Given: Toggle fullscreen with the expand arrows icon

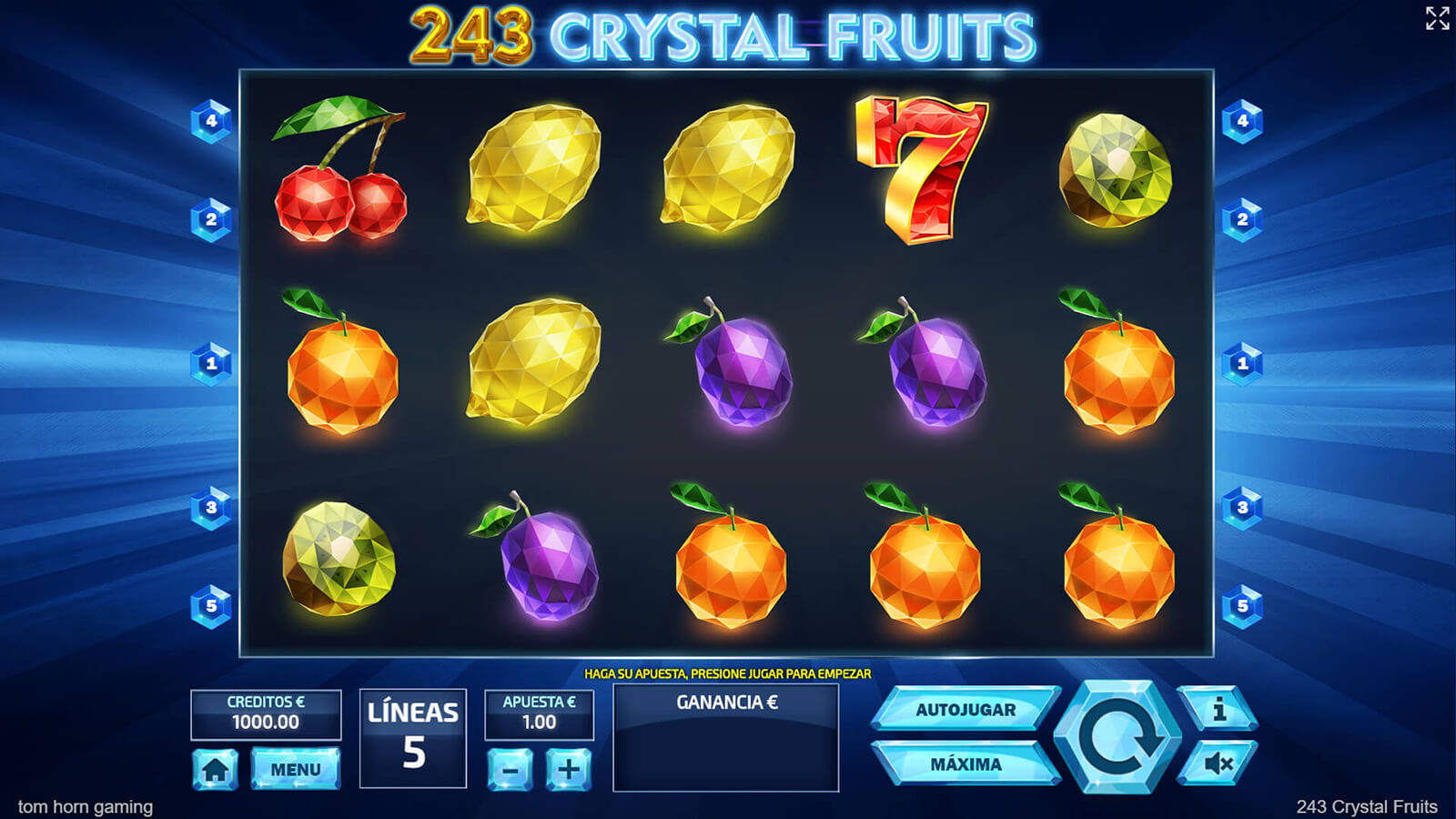Looking at the screenshot, I should [1437, 18].
